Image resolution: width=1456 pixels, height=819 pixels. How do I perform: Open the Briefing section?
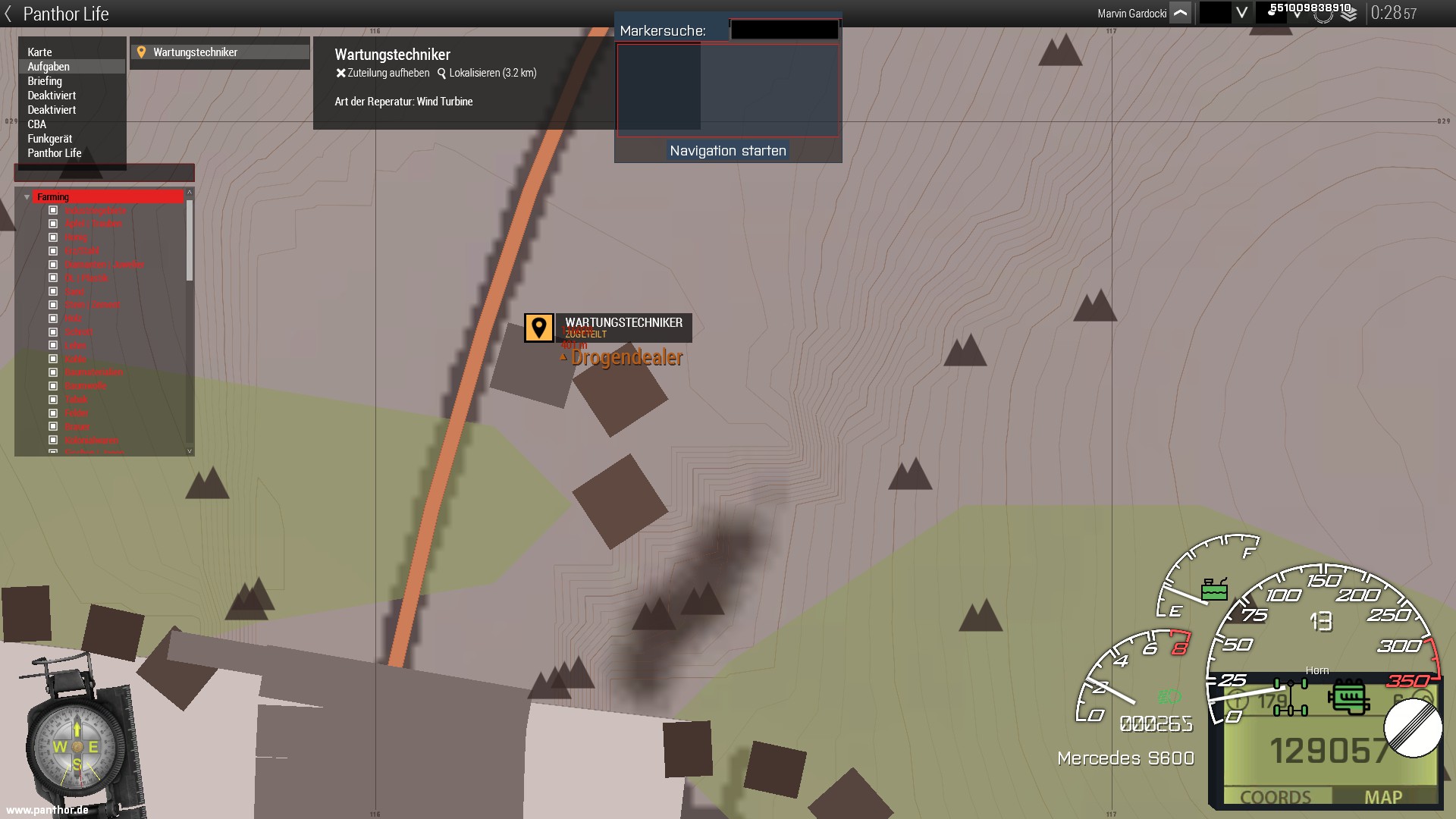(45, 81)
